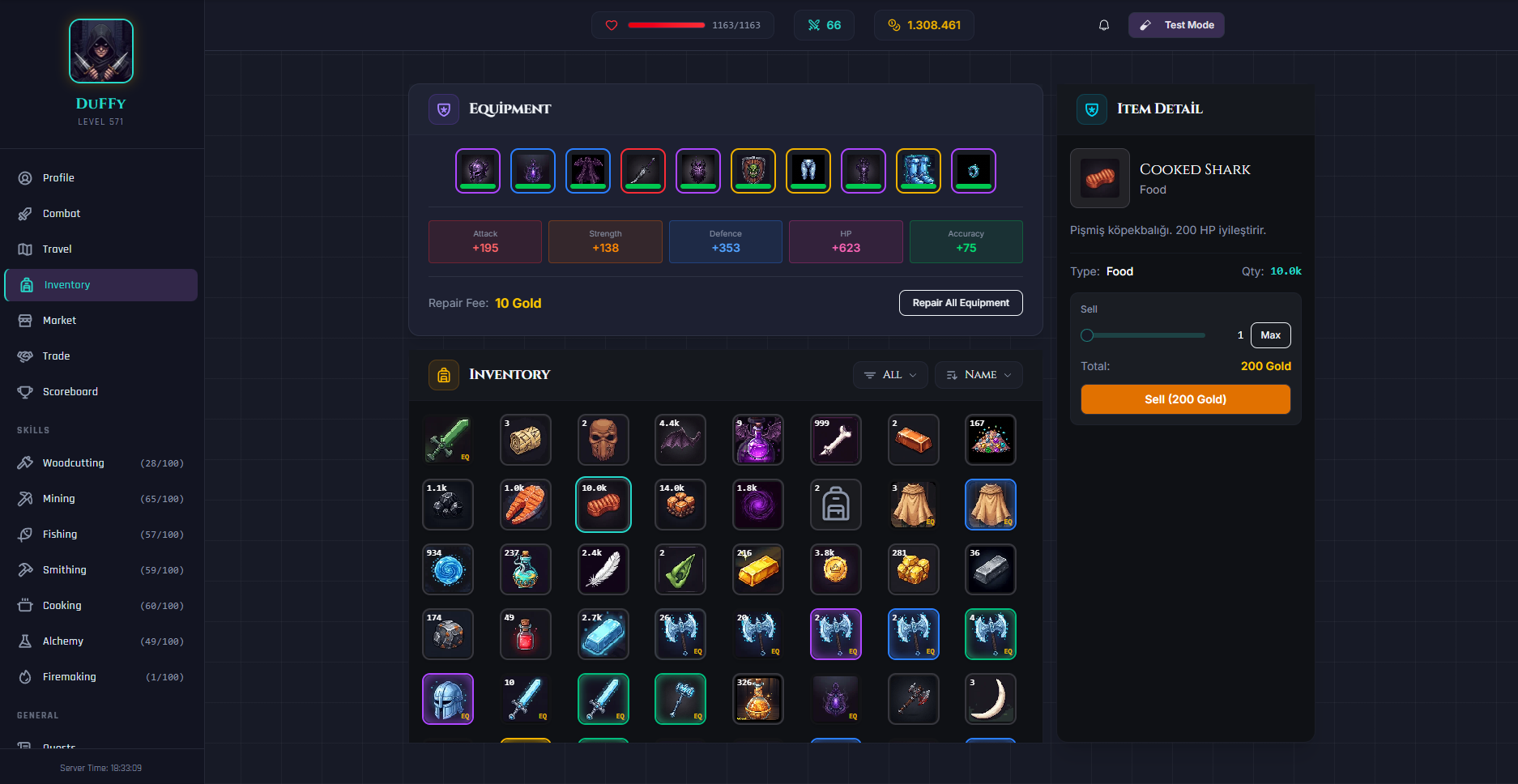The image size is (1518, 784).
Task: Click the Max quantity button for selling
Action: (x=1270, y=334)
